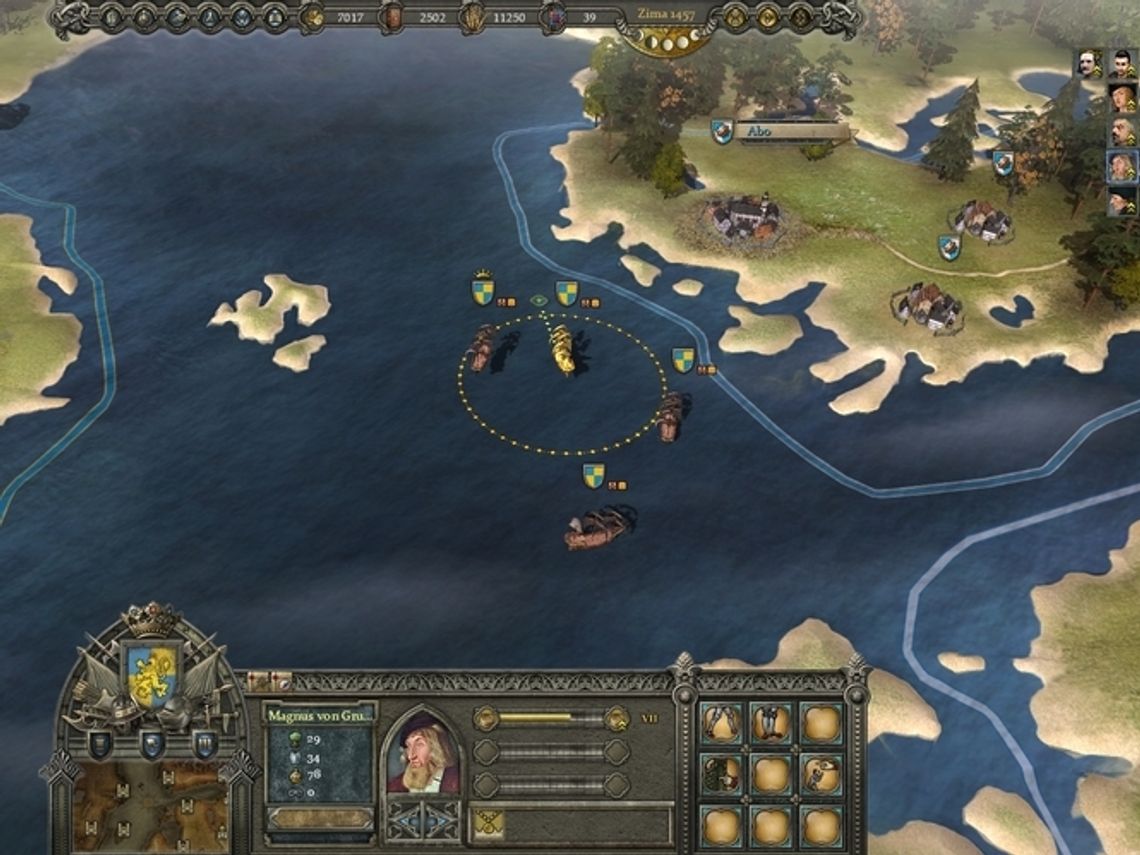Pick the fleet shield marker with a crown
The width and height of the screenshot is (1140, 855).
pyautogui.click(x=483, y=290)
